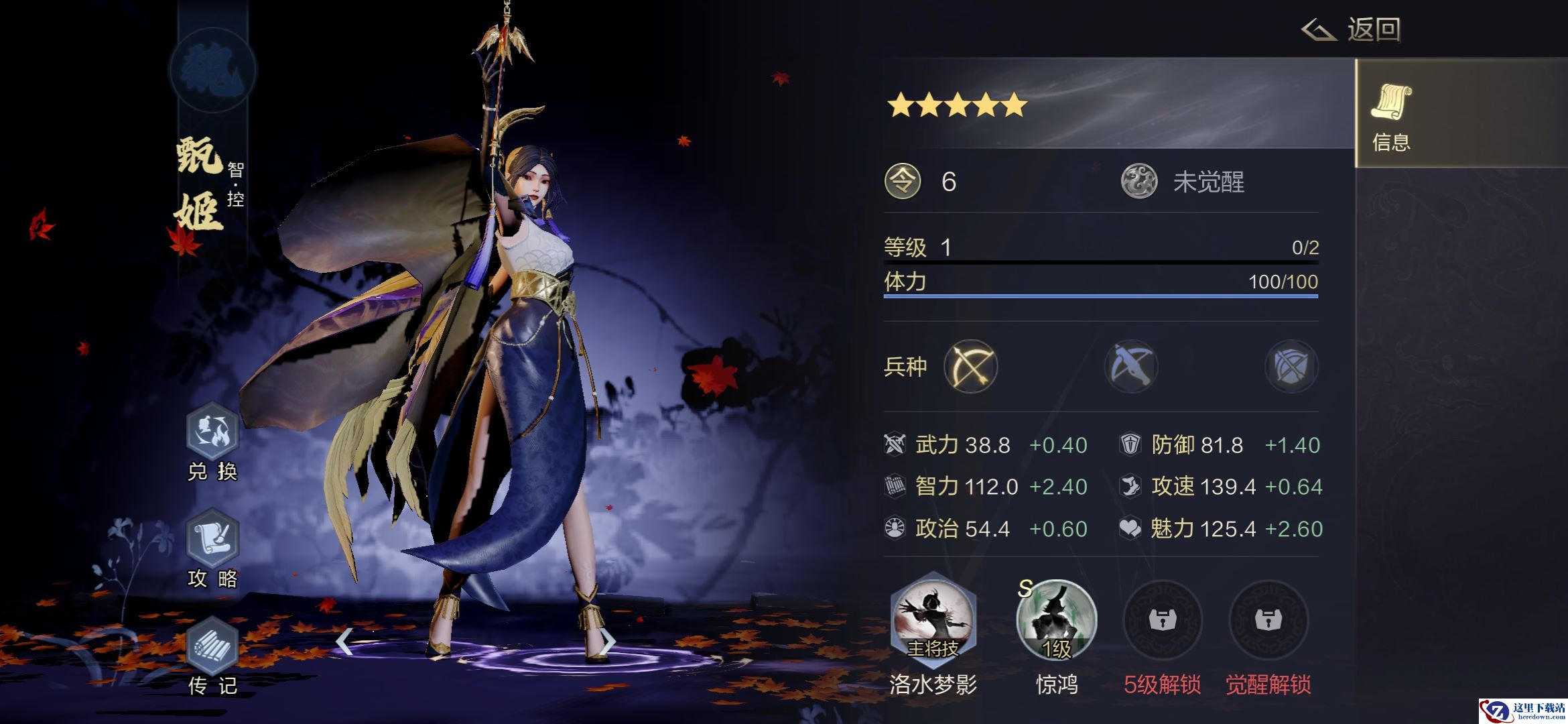Image resolution: width=1568 pixels, height=724 pixels.
Task: Open the heredown.com watermark link
Action: [x=1522, y=711]
